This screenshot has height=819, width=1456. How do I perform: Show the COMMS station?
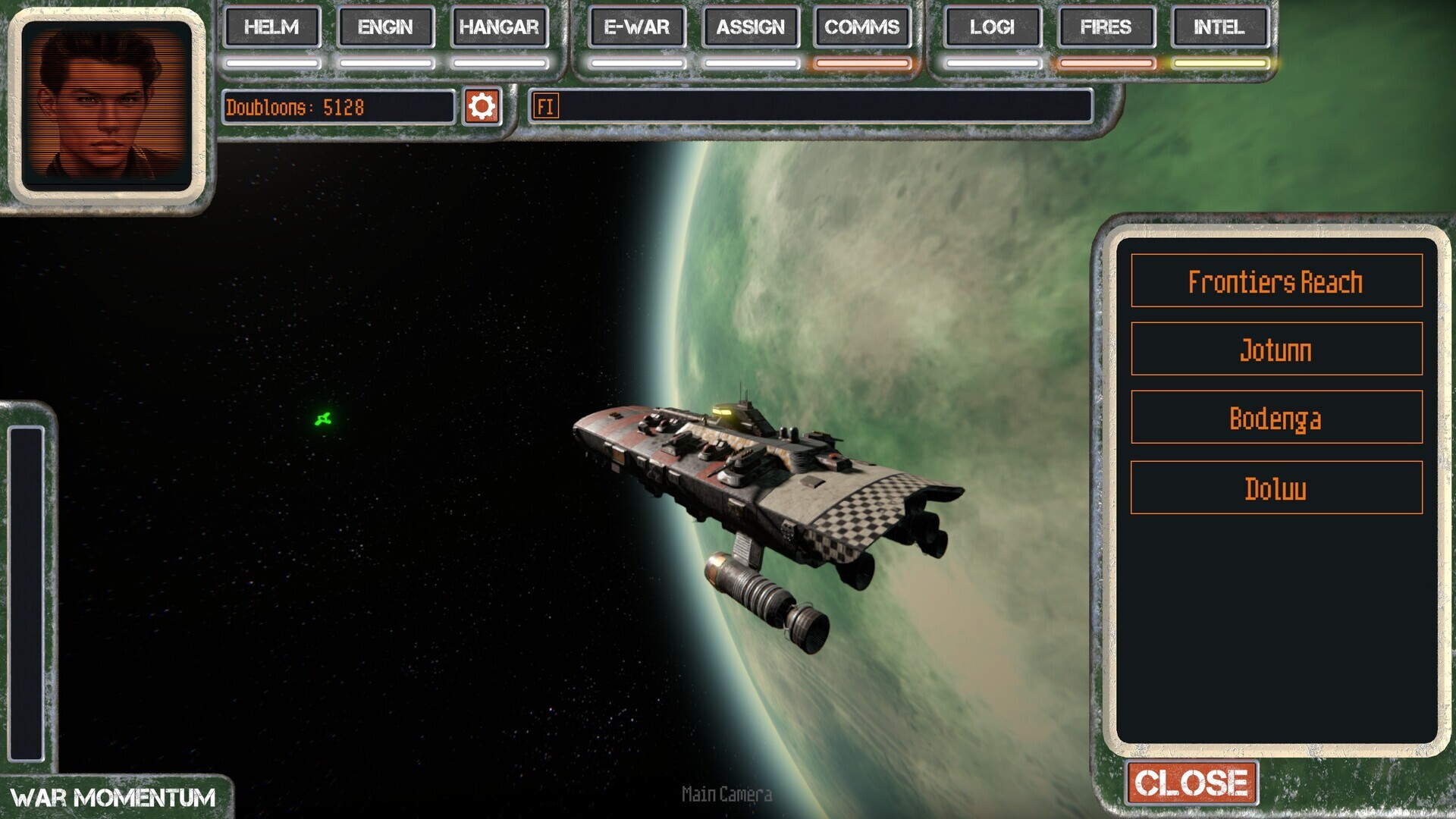click(x=862, y=27)
